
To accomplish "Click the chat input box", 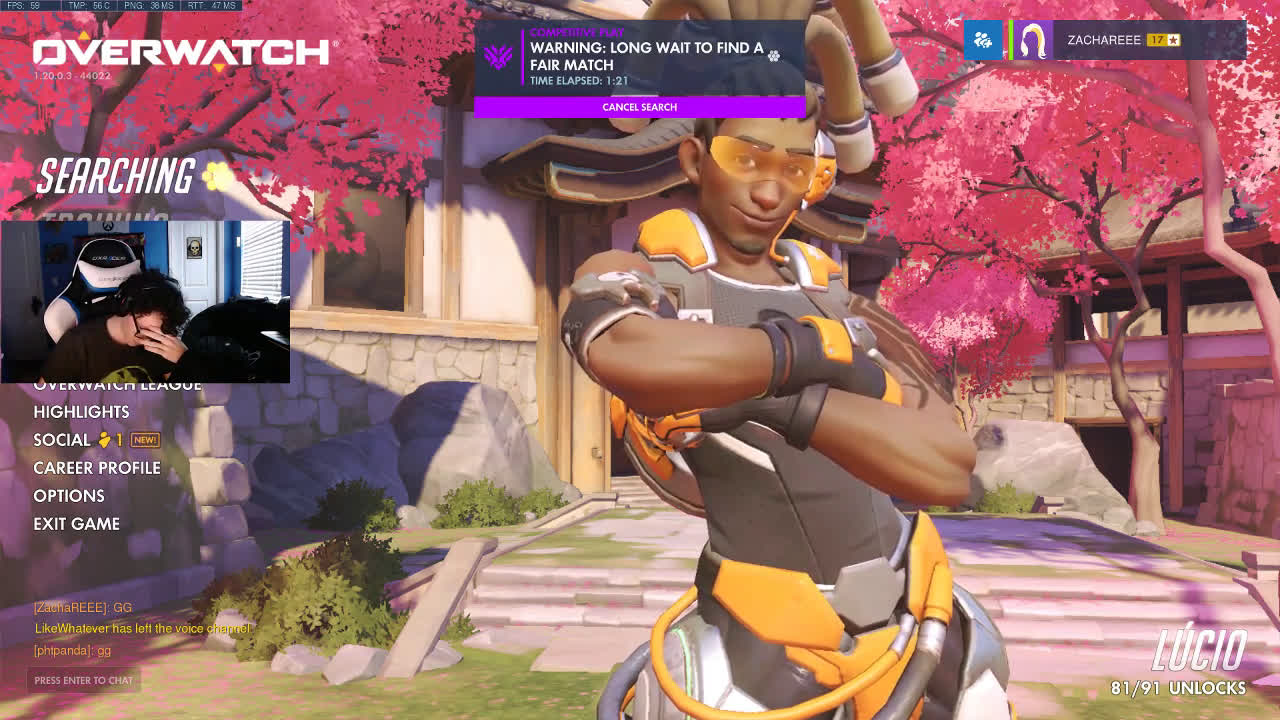I will [83, 680].
